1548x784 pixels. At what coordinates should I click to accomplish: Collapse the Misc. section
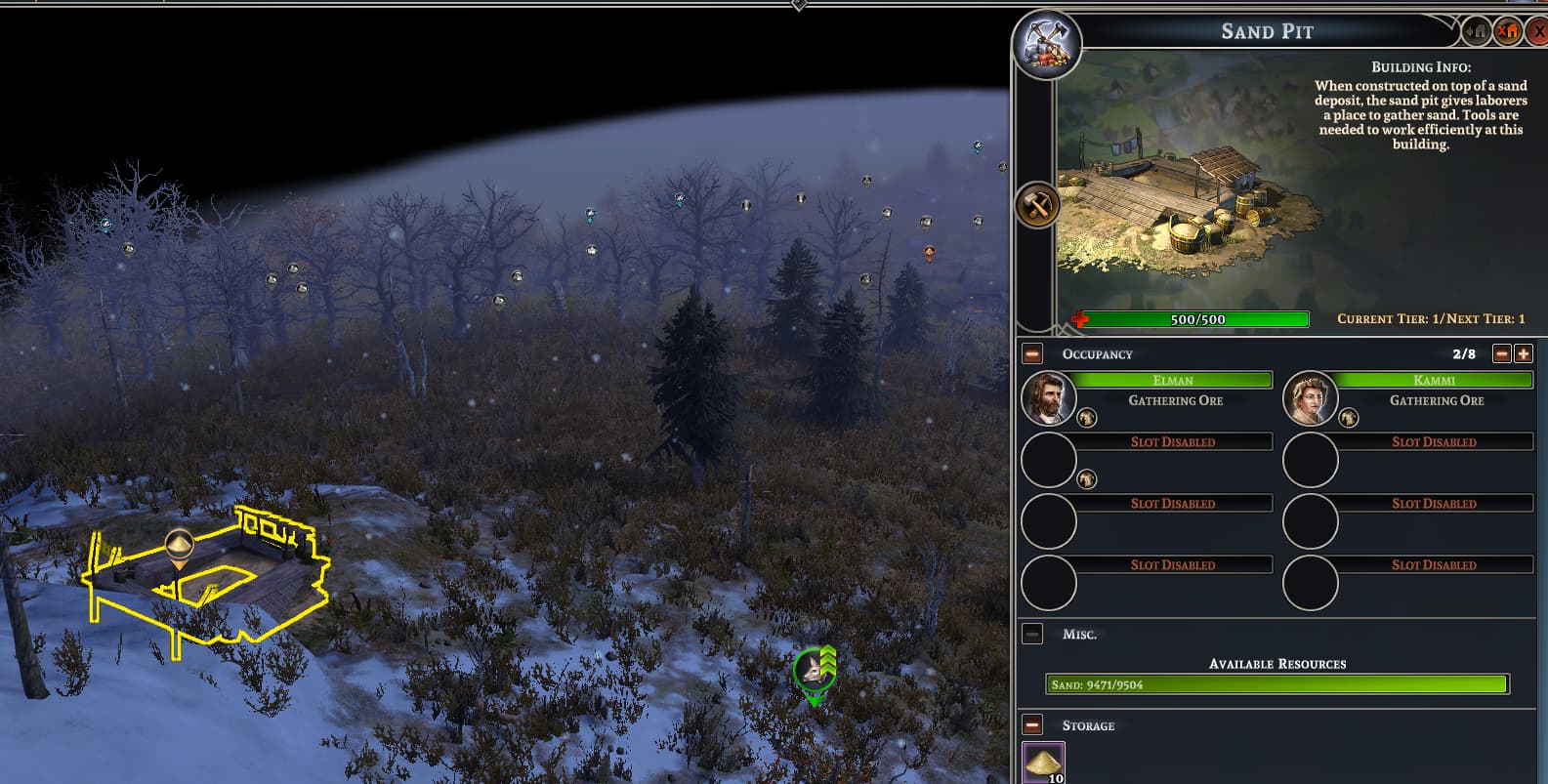click(x=1032, y=635)
